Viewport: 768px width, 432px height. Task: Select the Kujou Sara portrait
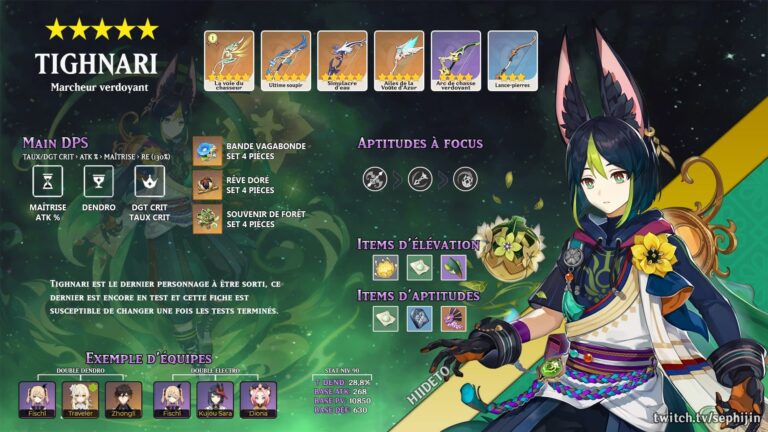(215, 397)
